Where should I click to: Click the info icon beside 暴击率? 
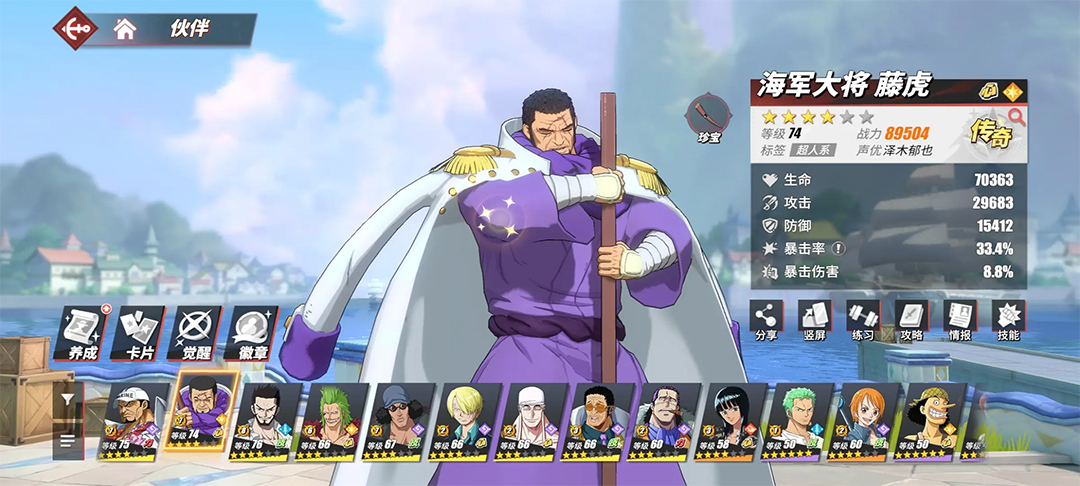tap(839, 249)
